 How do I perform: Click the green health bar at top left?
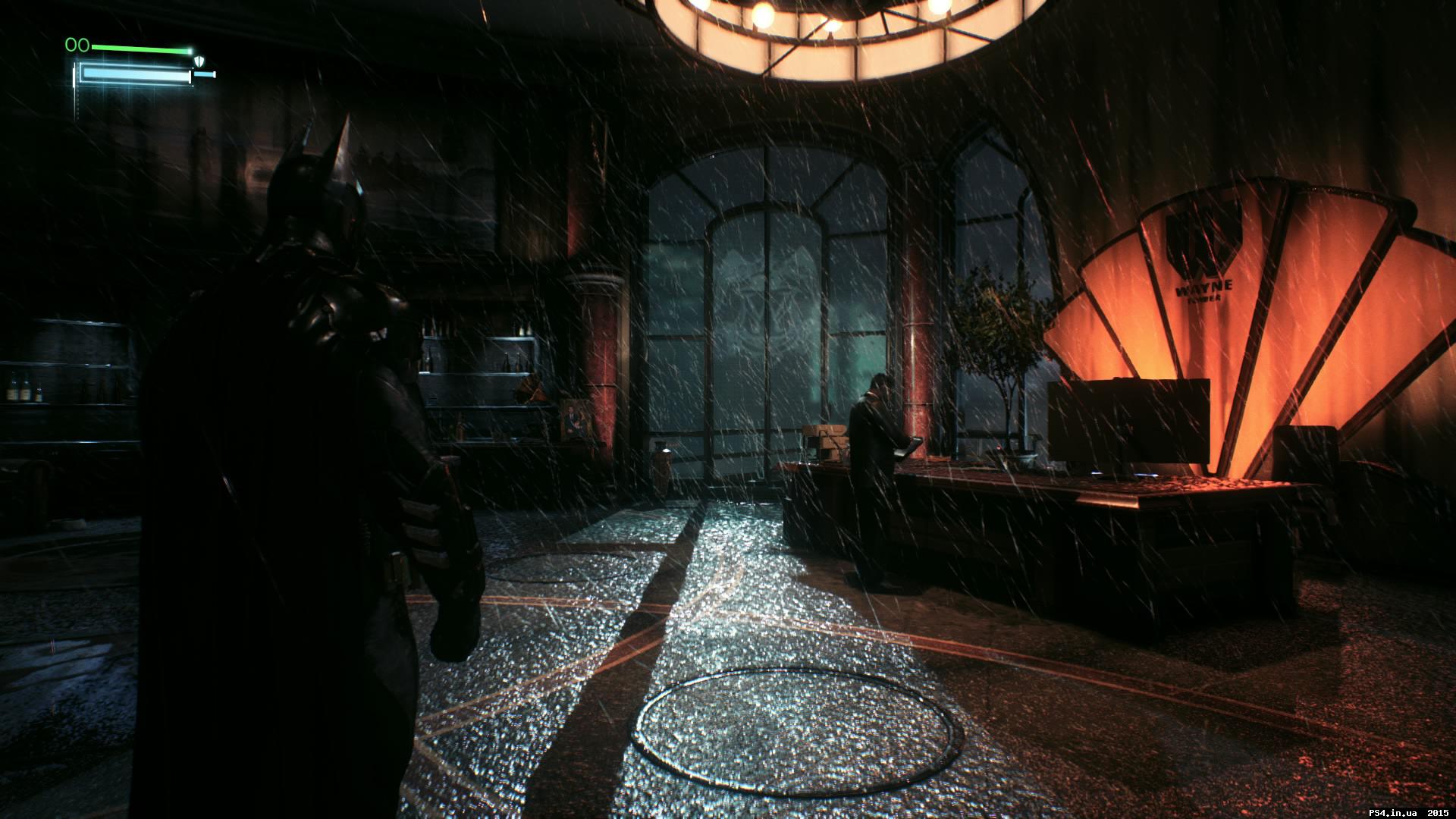(140, 49)
